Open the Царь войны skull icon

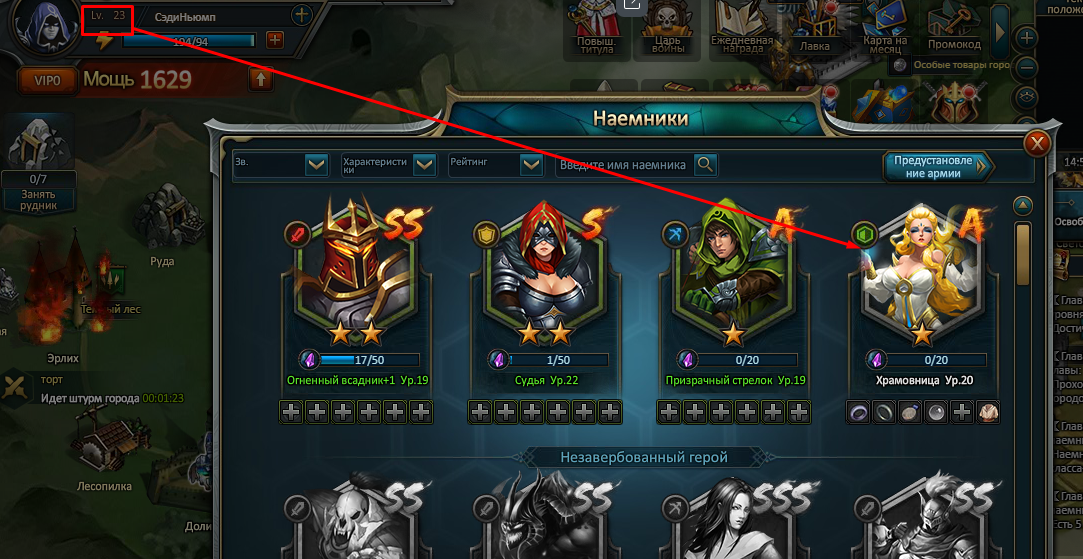pos(669,27)
